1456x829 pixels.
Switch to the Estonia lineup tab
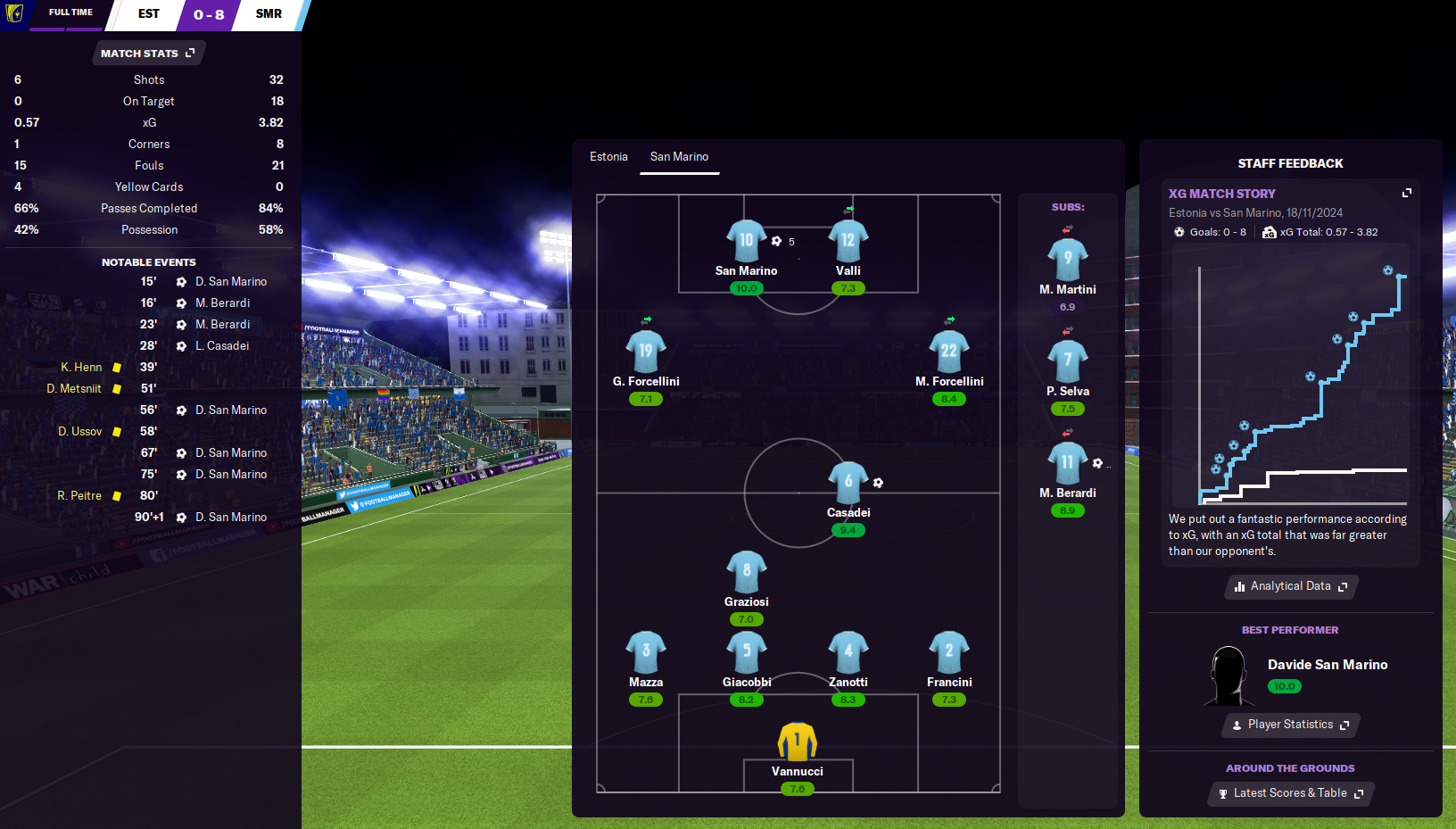coord(608,157)
